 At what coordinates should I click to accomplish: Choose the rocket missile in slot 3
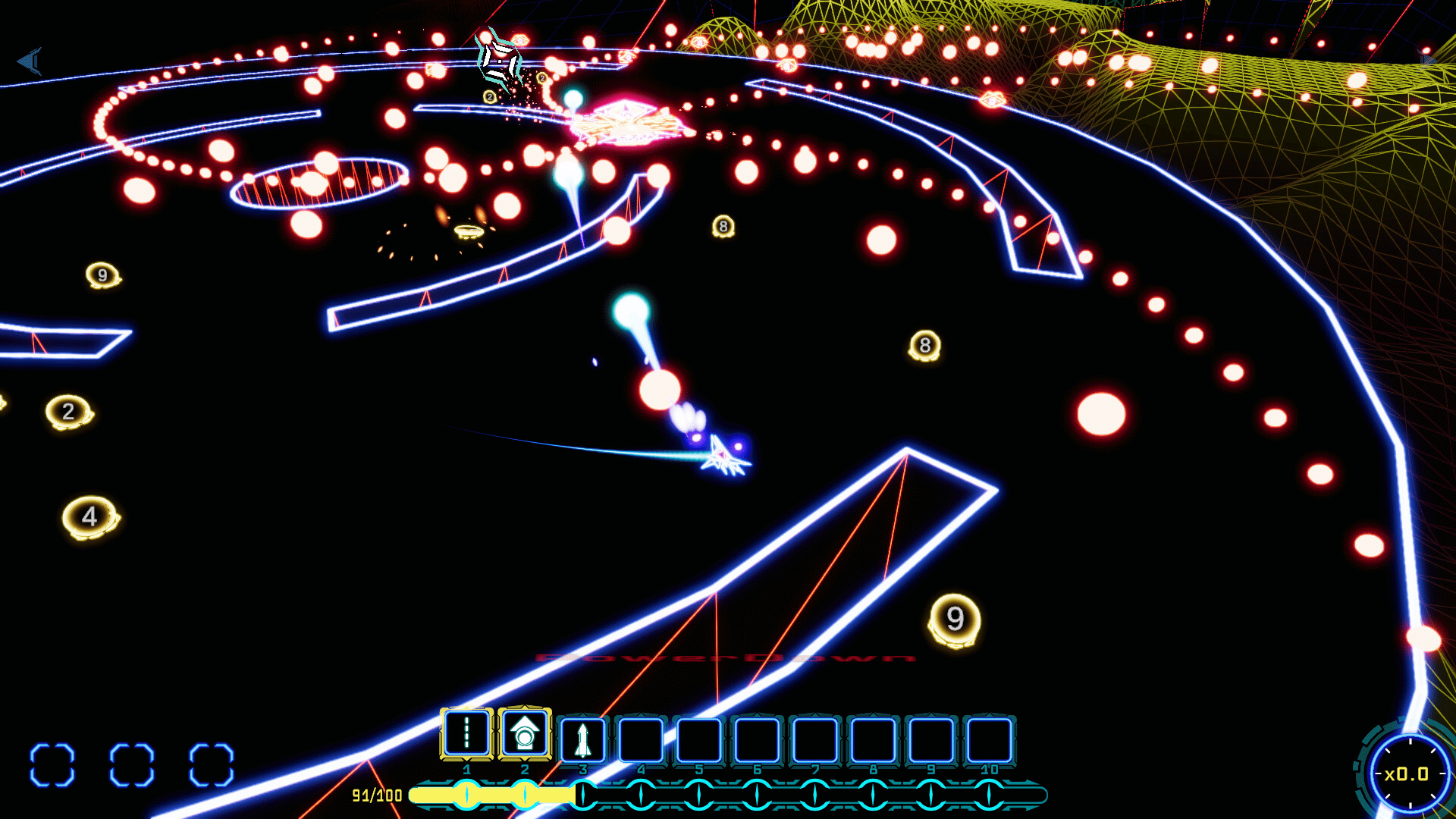coord(582,739)
